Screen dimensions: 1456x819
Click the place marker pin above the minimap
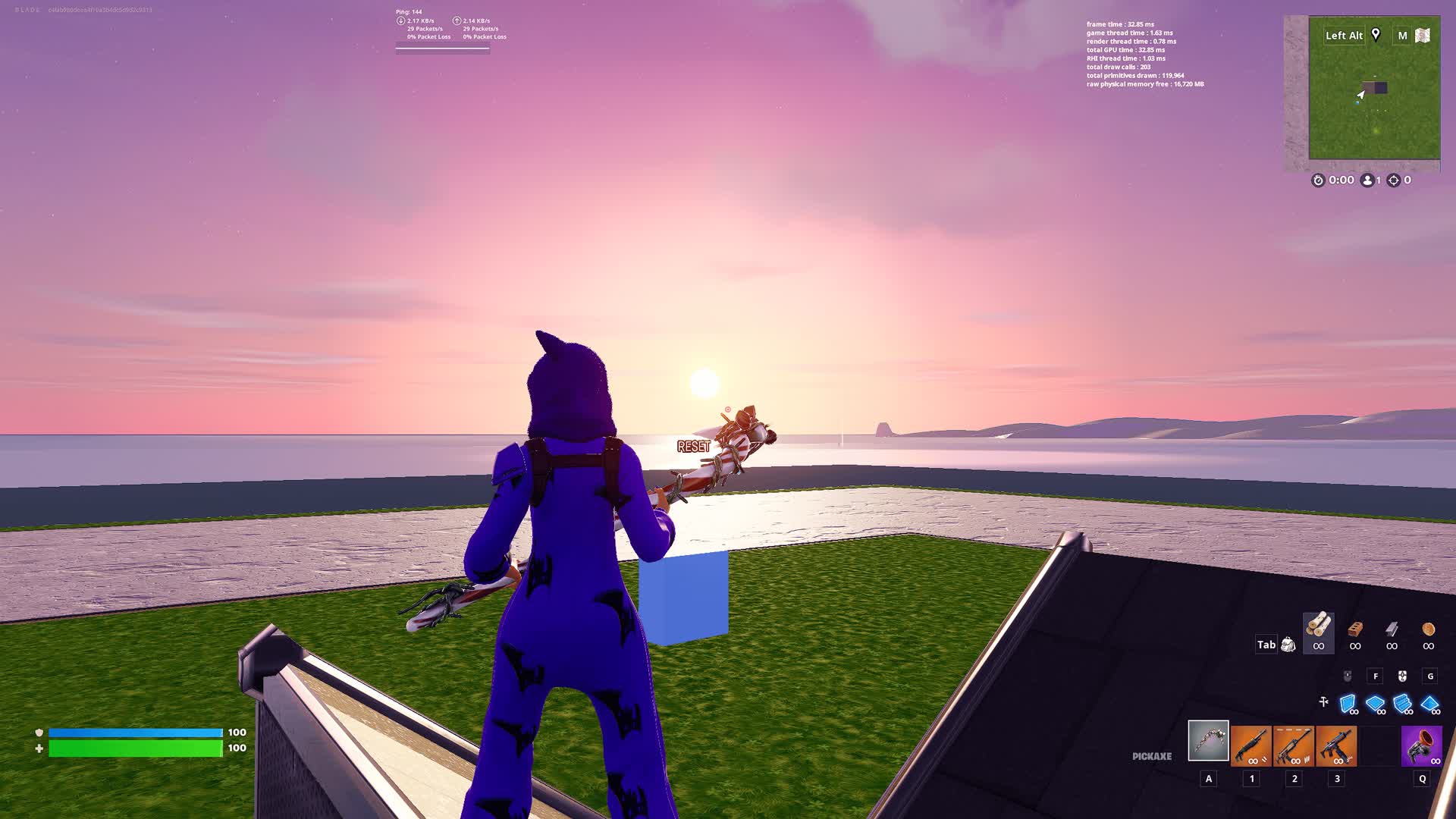coord(1376,35)
